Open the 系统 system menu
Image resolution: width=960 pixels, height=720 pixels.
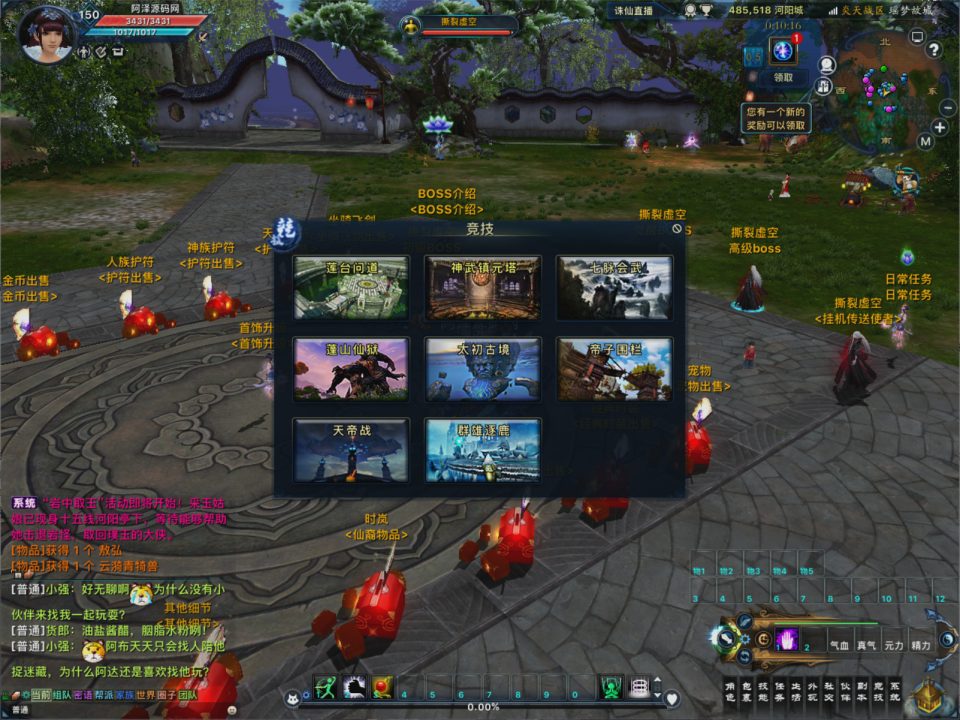click(894, 691)
